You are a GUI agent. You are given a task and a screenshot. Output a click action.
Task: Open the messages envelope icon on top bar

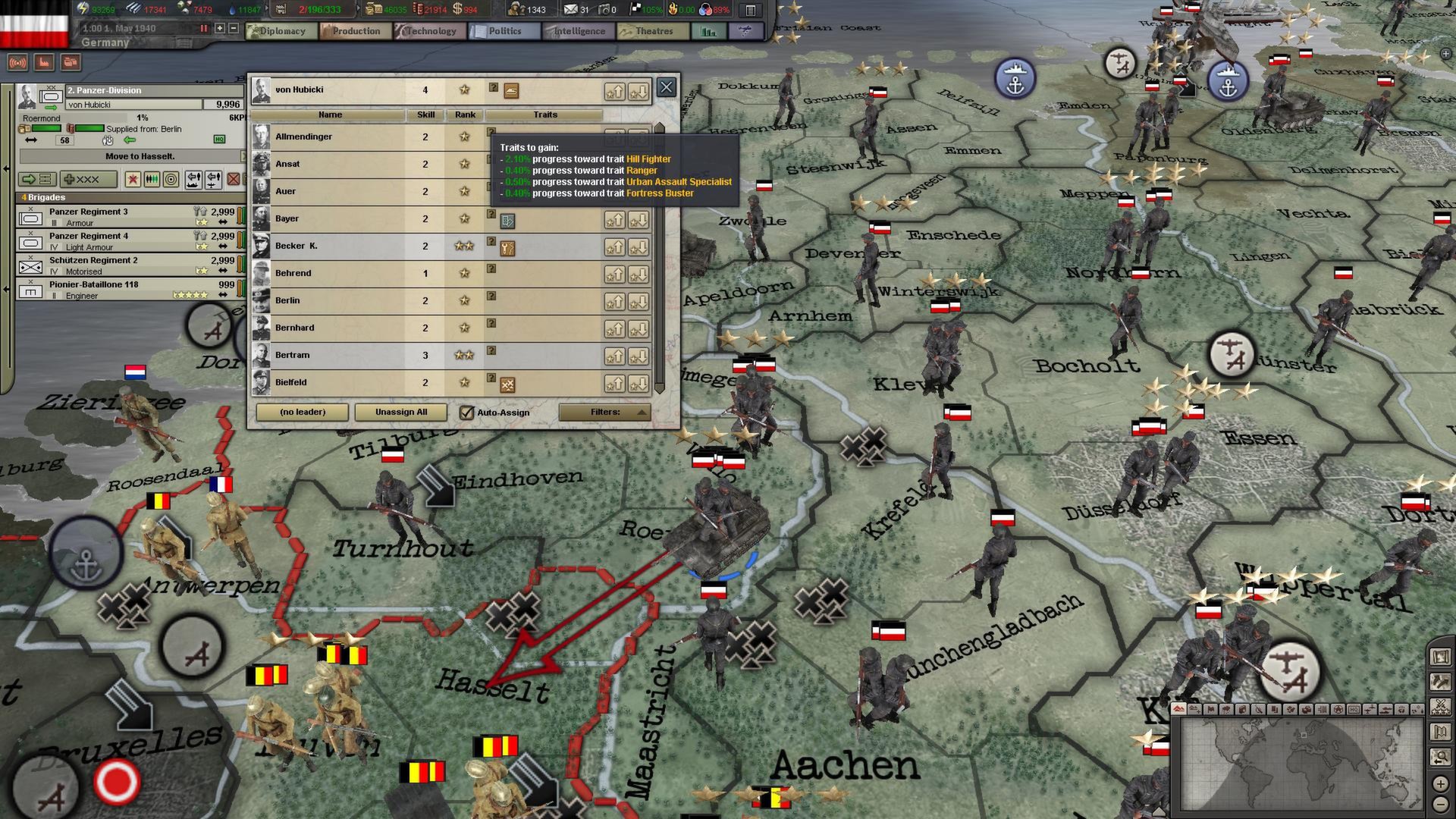point(570,10)
